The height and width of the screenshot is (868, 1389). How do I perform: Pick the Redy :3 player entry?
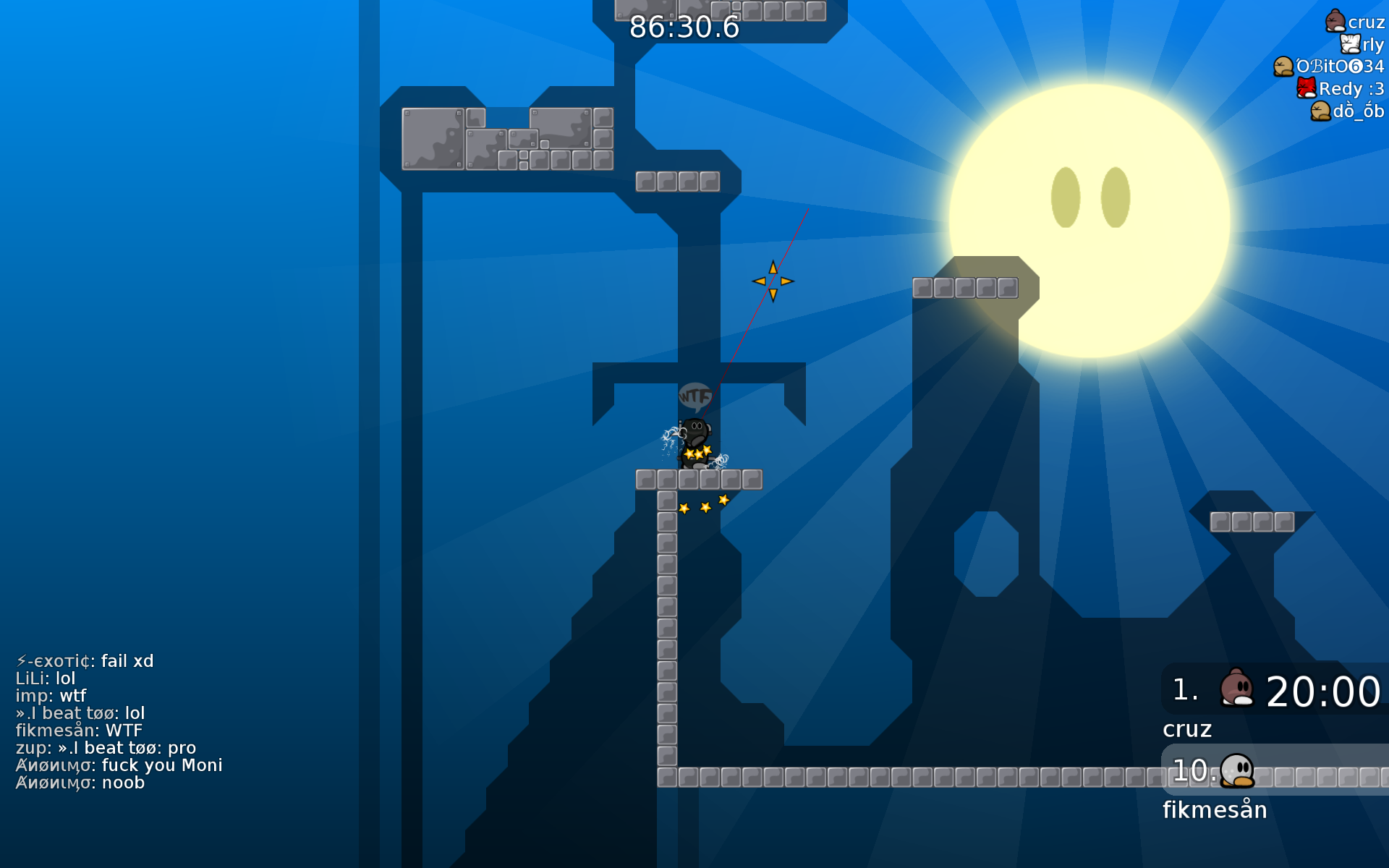[x=1341, y=89]
